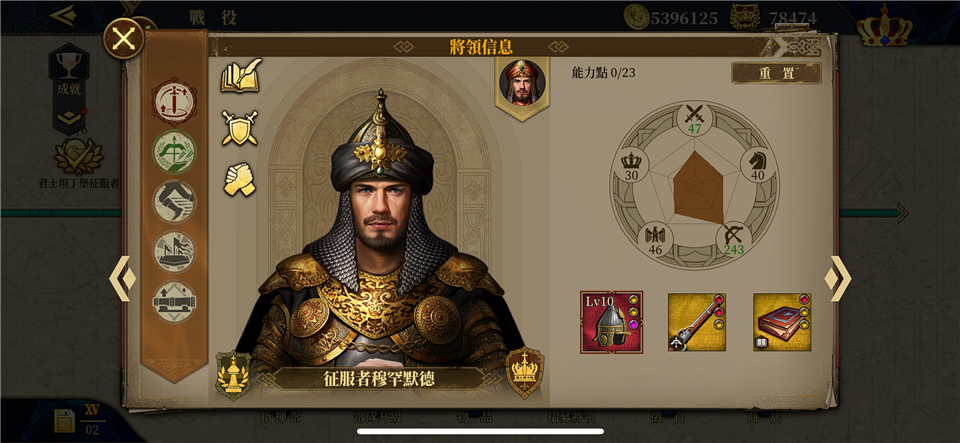Select the red book equipment slot

coord(782,322)
